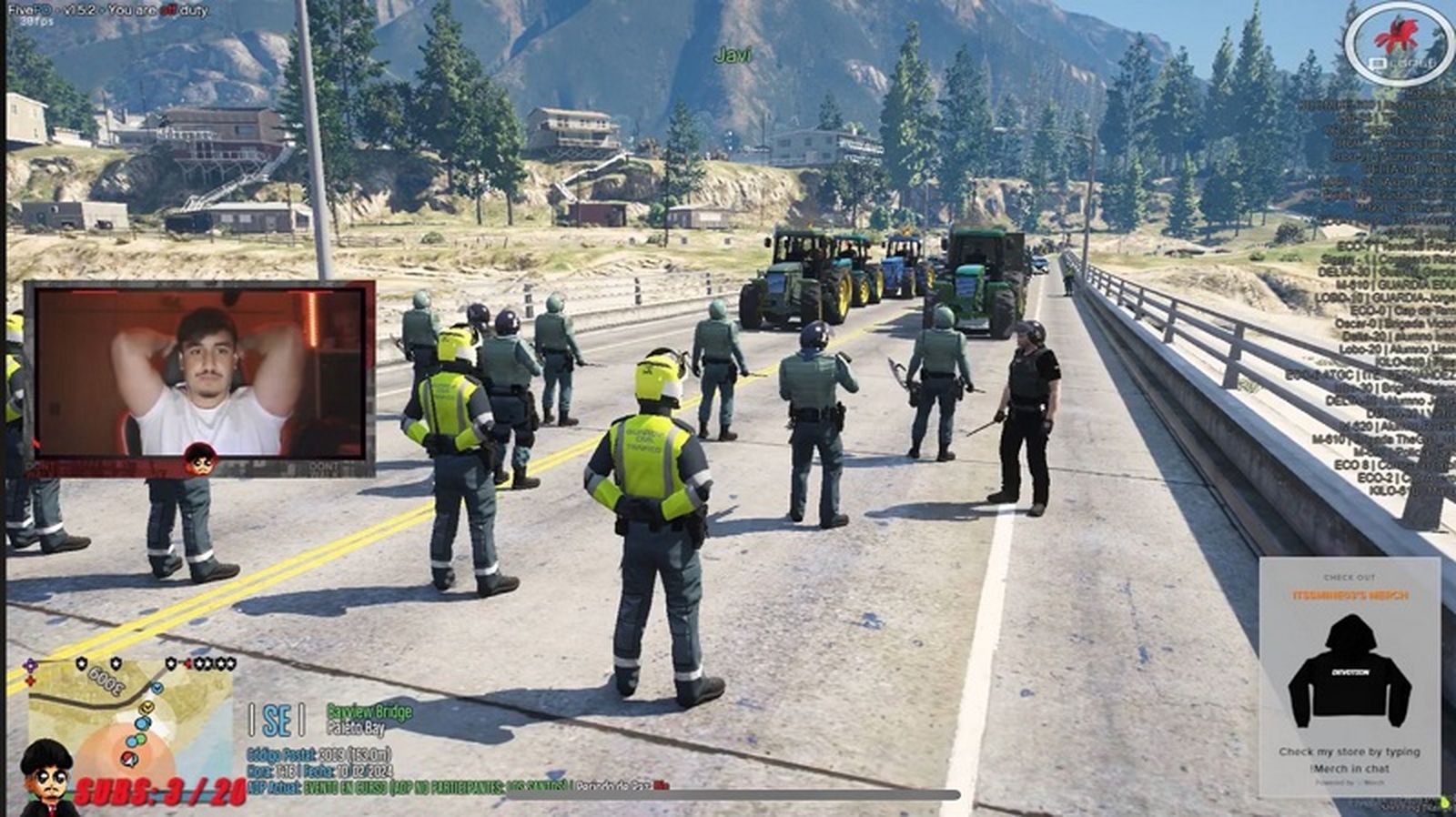Select the streamer webcam overlay
The height and width of the screenshot is (817, 1456).
pos(200,378)
